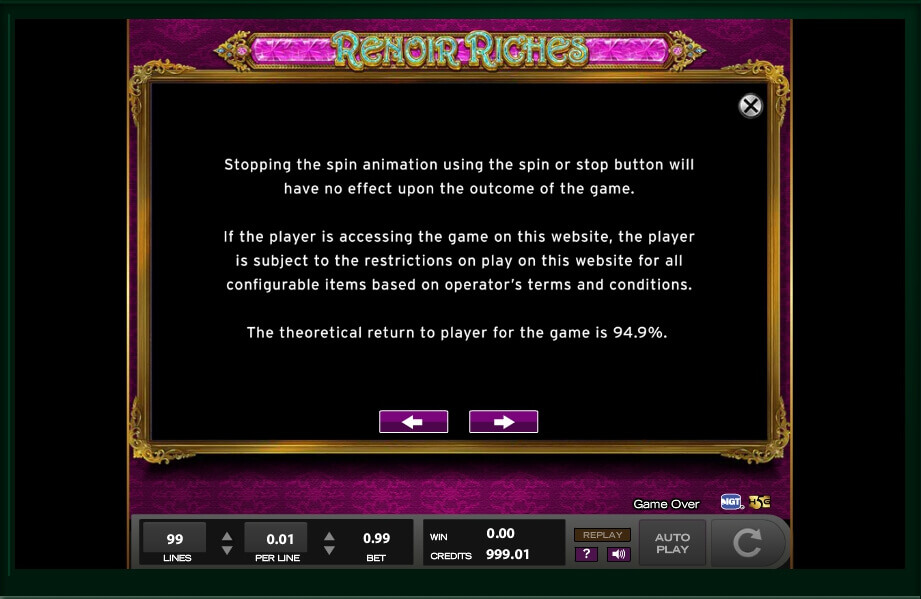Increase the number of lines
Viewport: 921px width, 599px height.
click(227, 535)
